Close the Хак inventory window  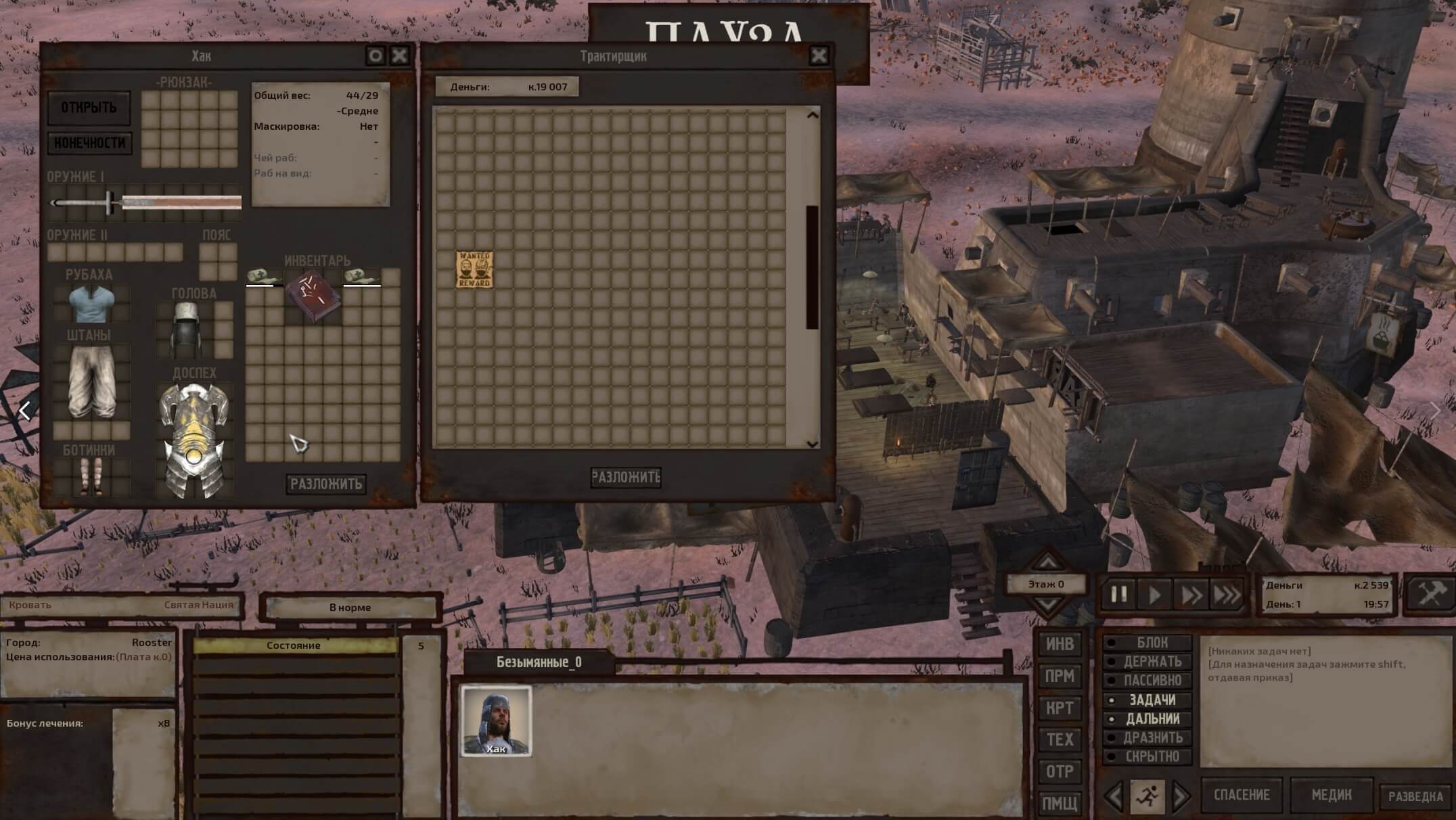pyautogui.click(x=400, y=55)
